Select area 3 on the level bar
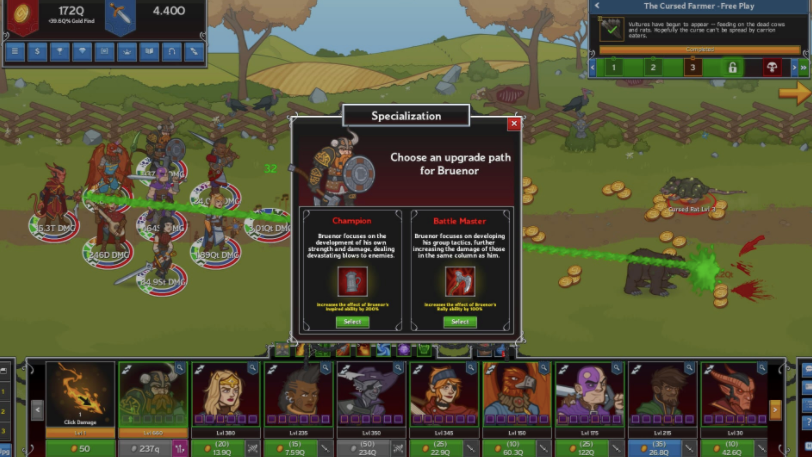This screenshot has height=457, width=812. coord(692,68)
